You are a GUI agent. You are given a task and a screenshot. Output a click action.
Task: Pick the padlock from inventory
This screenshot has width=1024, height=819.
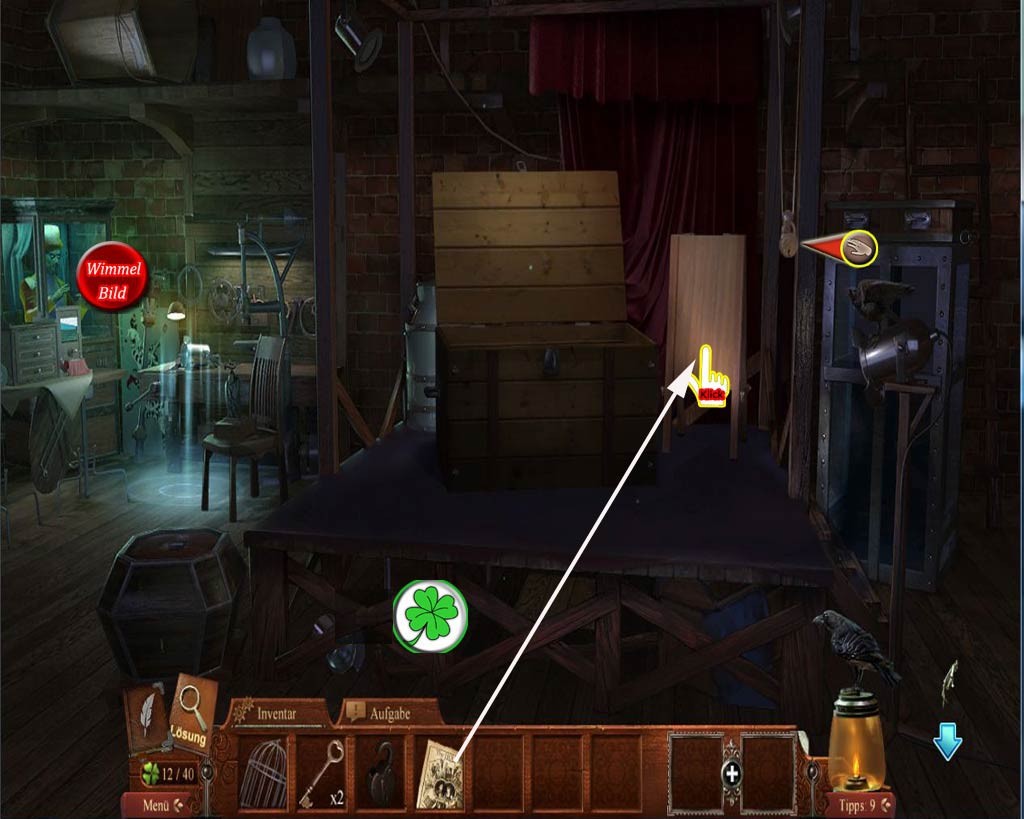[x=380, y=772]
